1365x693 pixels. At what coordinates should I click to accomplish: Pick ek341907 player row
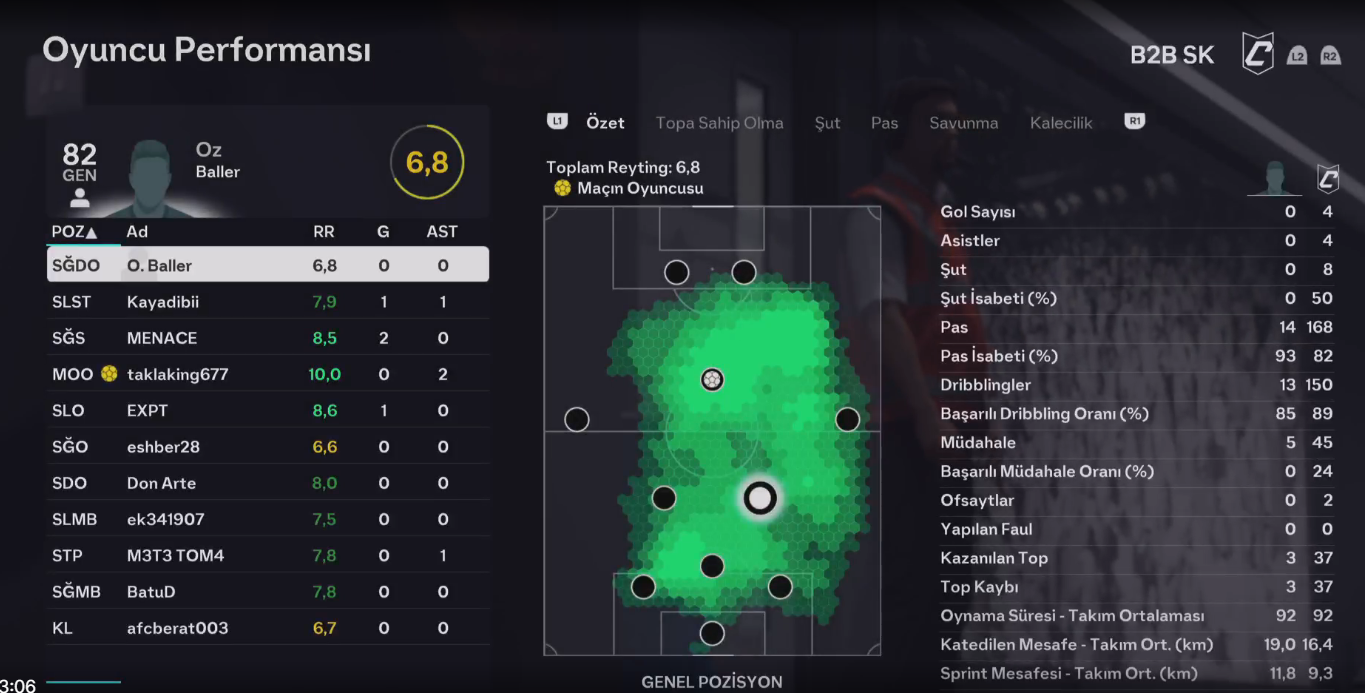click(x=267, y=519)
